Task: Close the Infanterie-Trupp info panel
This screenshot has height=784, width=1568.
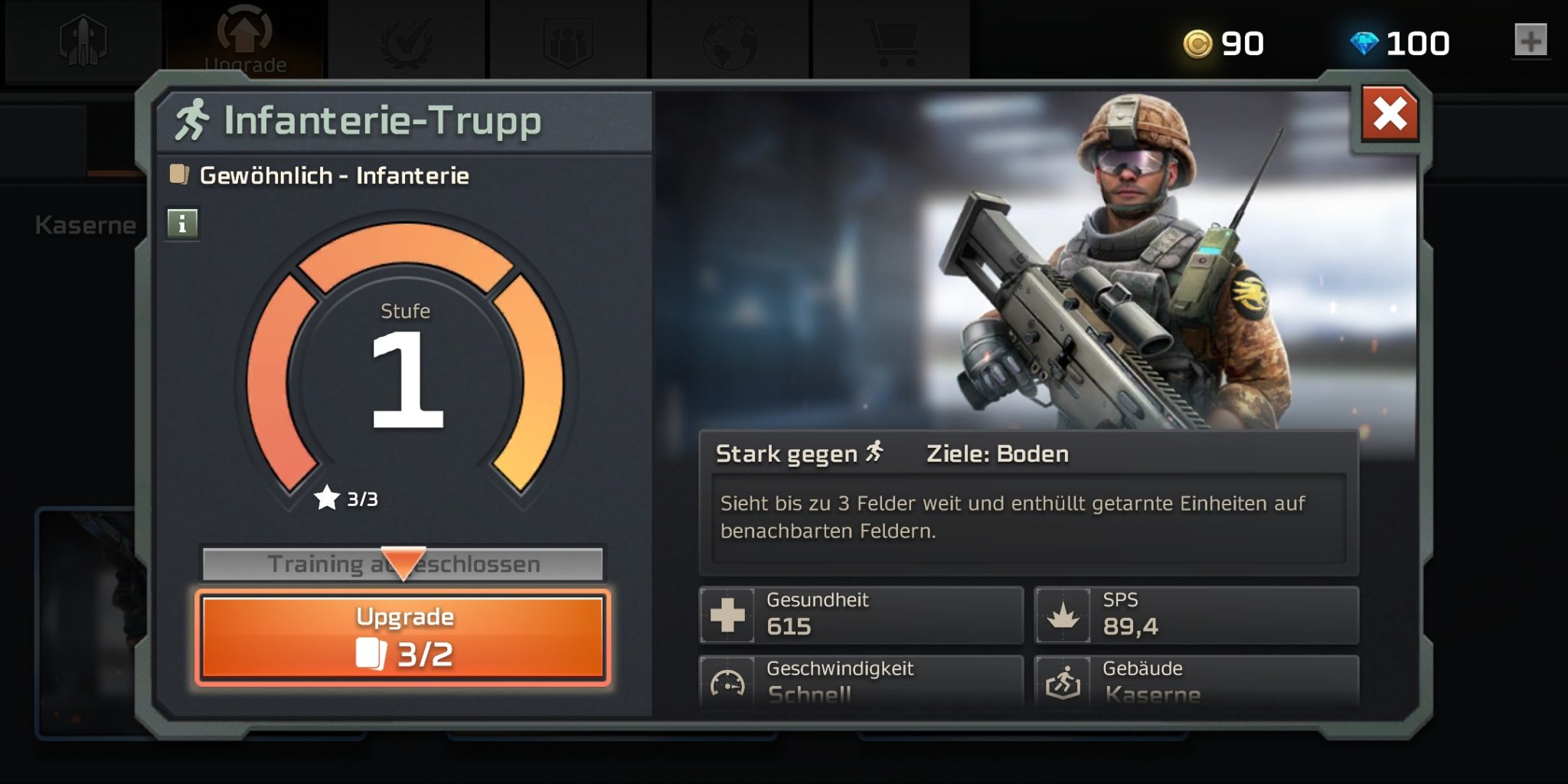Action: coord(1390,115)
